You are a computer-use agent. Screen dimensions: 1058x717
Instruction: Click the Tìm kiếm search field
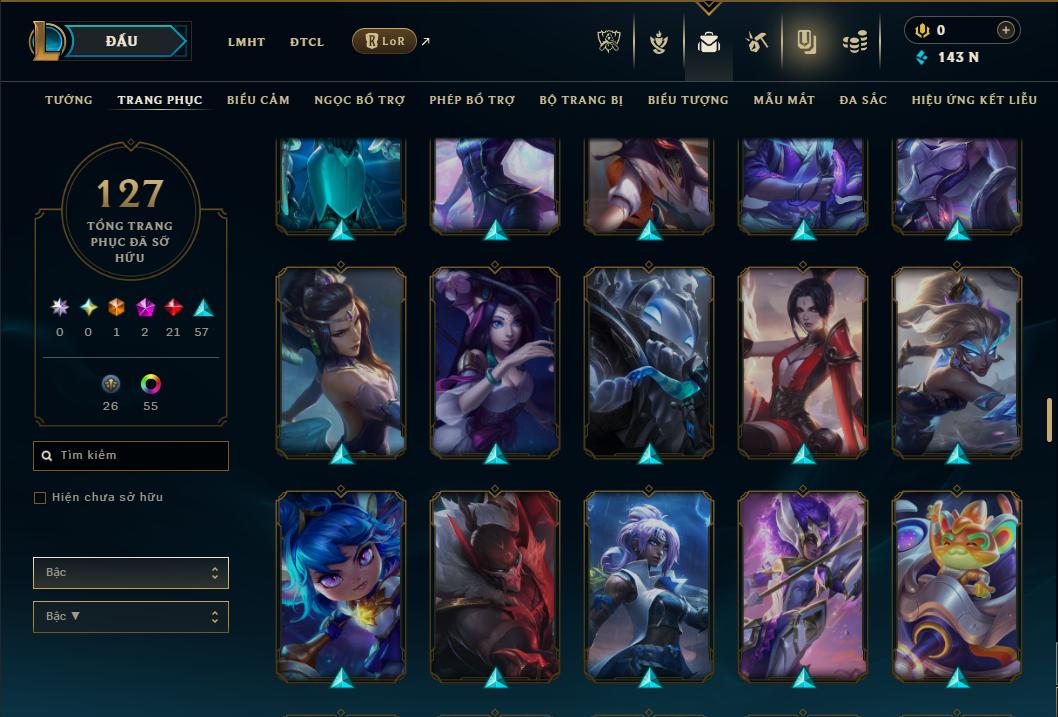[x=131, y=456]
